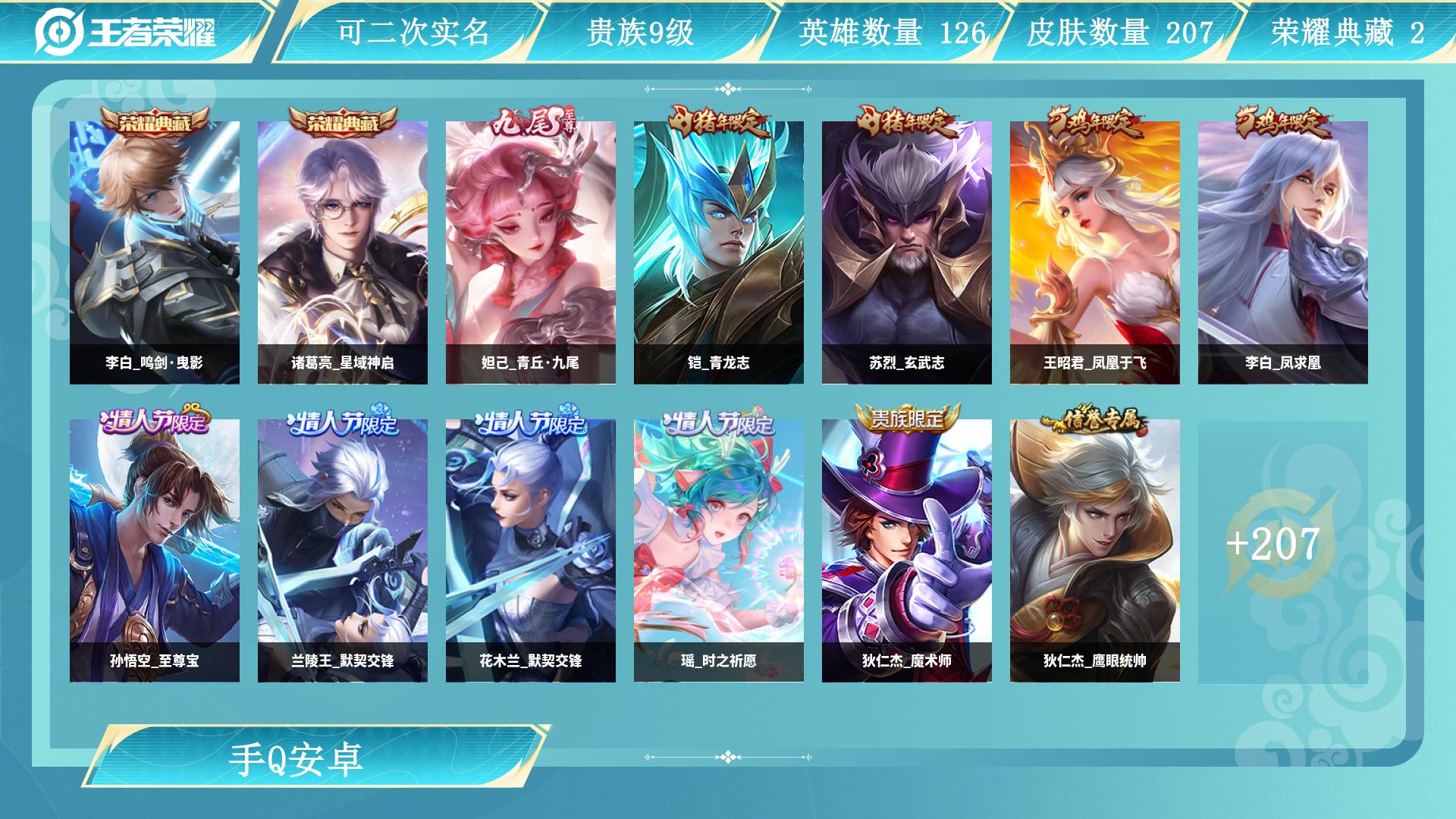This screenshot has height=819, width=1456.
Task: Click the 花木兰_默契交锋 name label
Action: click(x=529, y=662)
